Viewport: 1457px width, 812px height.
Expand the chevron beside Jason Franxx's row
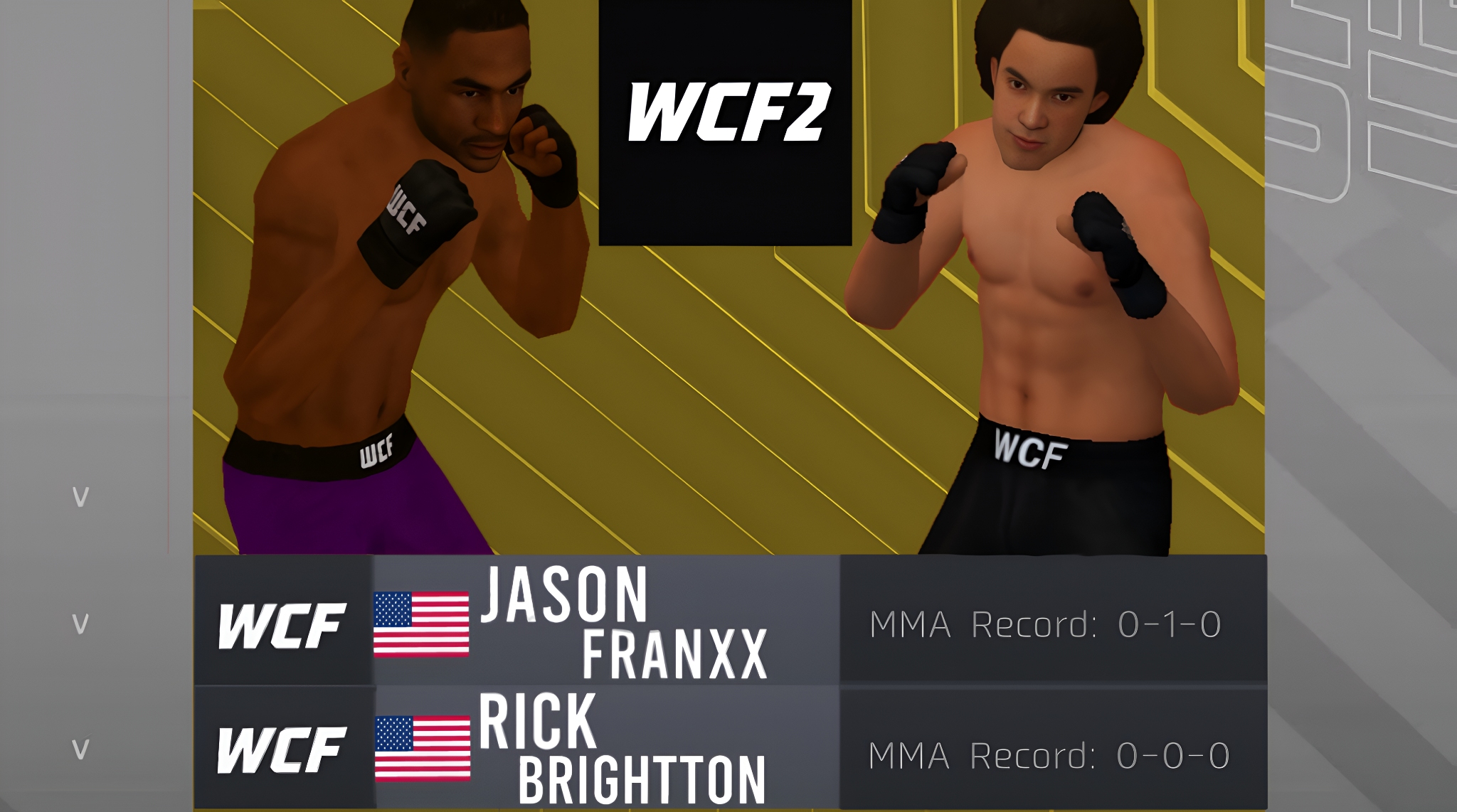[80, 624]
